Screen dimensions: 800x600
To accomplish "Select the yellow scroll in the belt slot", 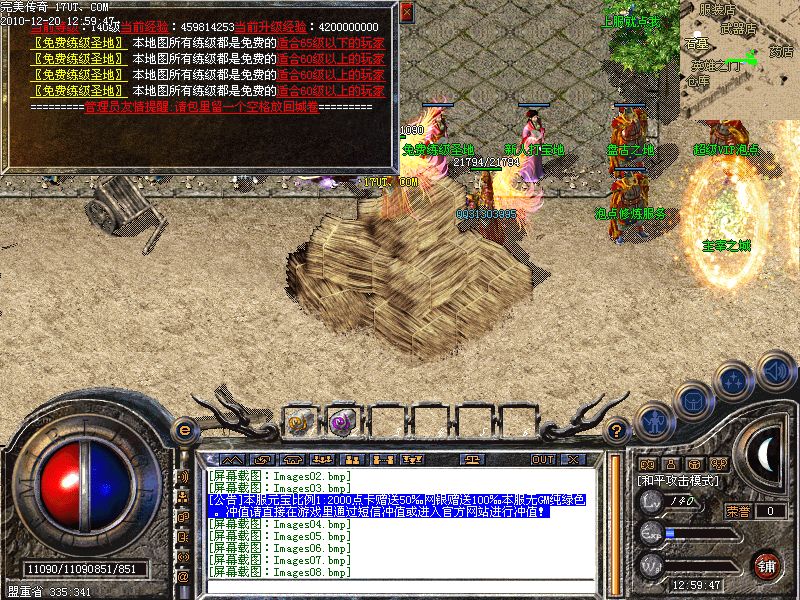I will click(299, 421).
